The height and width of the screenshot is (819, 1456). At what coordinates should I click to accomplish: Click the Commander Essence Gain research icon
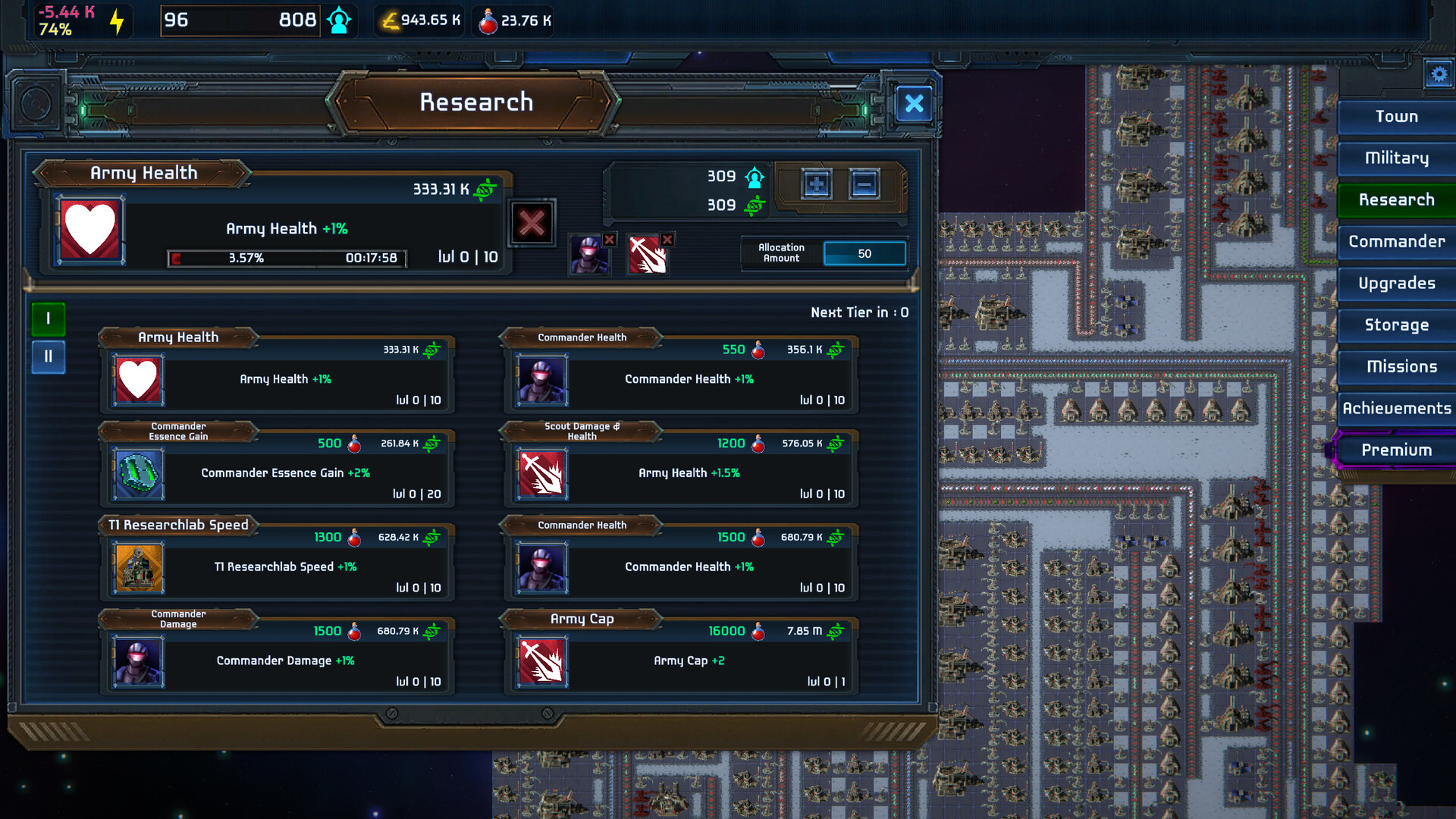[x=138, y=474]
